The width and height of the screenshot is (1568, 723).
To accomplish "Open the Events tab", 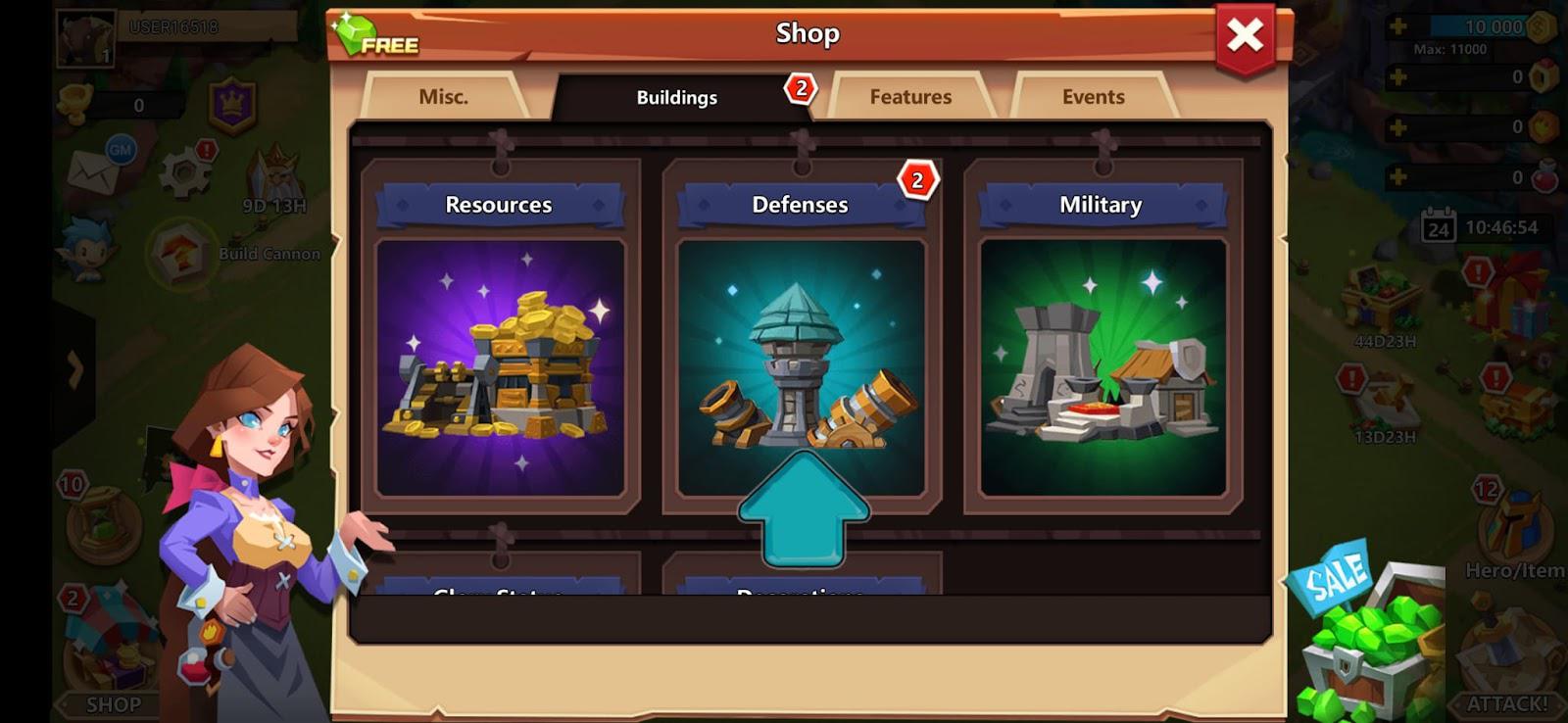I will 1091,97.
